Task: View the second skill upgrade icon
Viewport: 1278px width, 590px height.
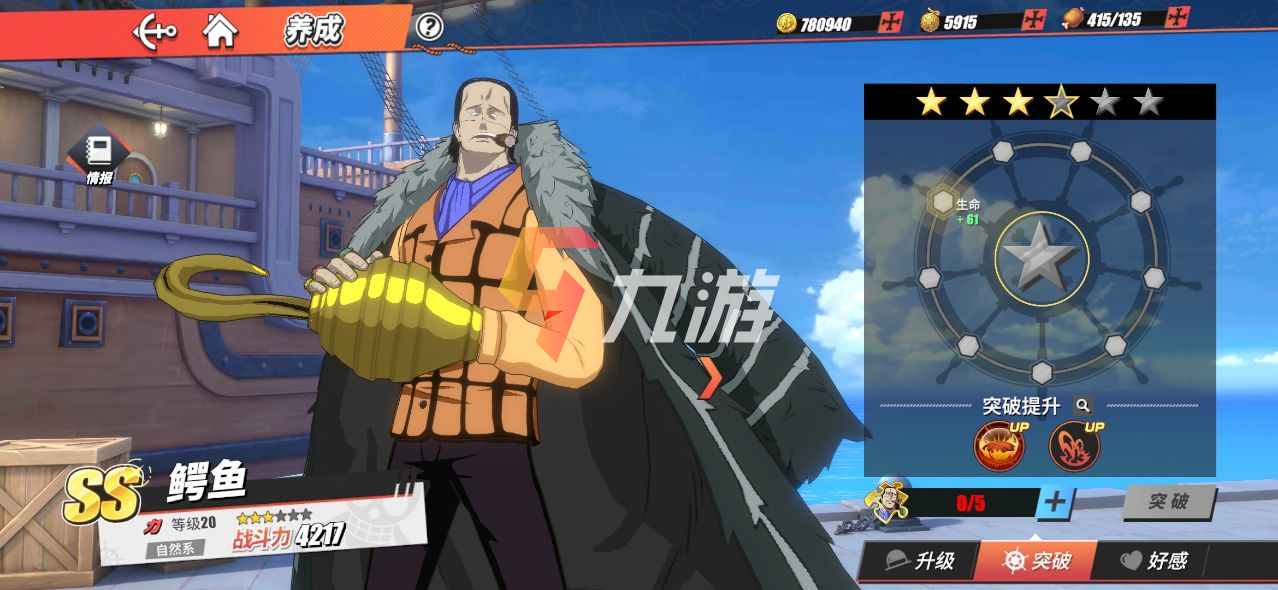Action: 1074,446
